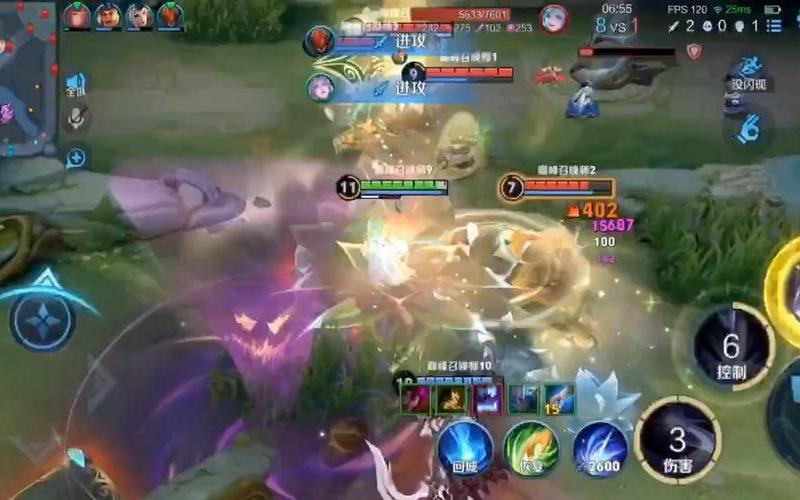The height and width of the screenshot is (500, 800).
Task: Cast the 伤害 damage skill
Action: click(678, 440)
